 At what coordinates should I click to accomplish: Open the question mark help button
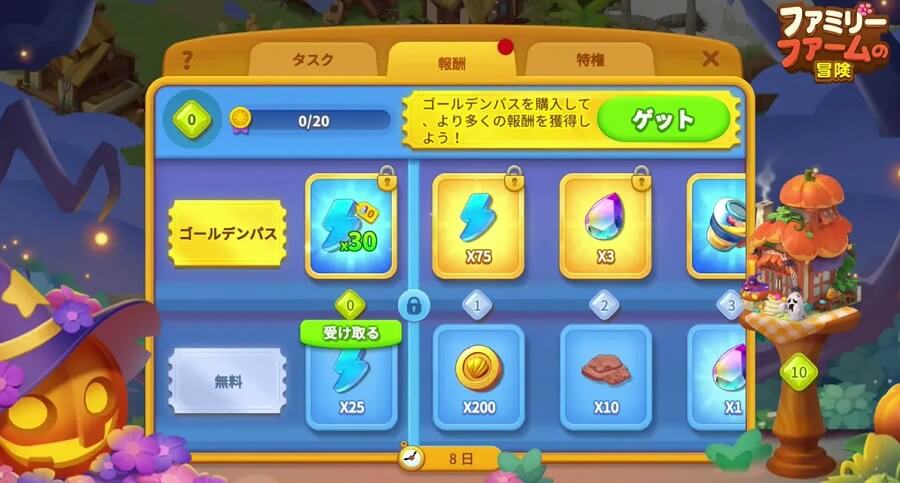tap(186, 60)
